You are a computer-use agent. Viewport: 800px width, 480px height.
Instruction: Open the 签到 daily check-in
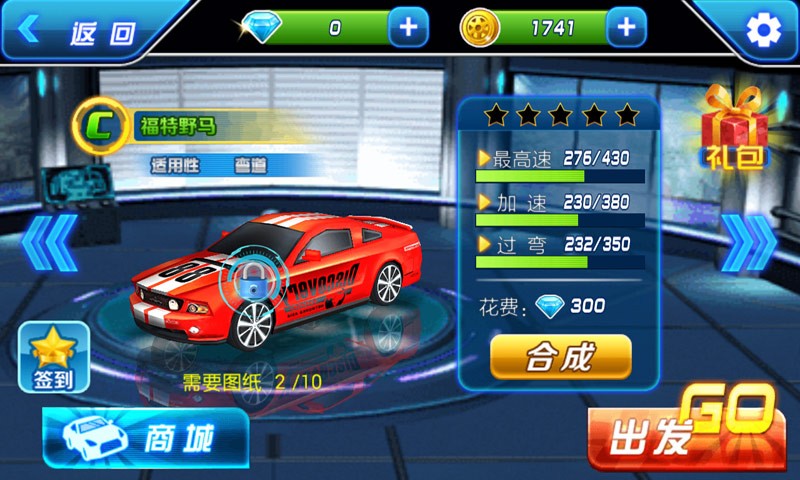click(x=53, y=358)
